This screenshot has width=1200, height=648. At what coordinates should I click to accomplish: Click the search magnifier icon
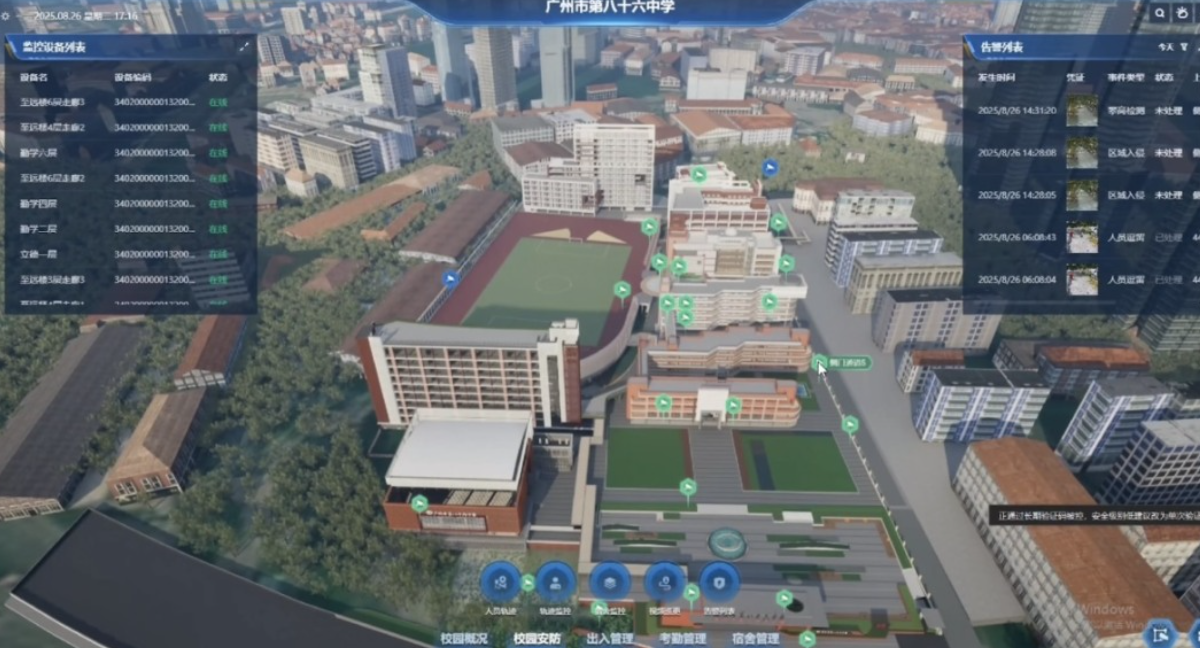coord(1160,13)
